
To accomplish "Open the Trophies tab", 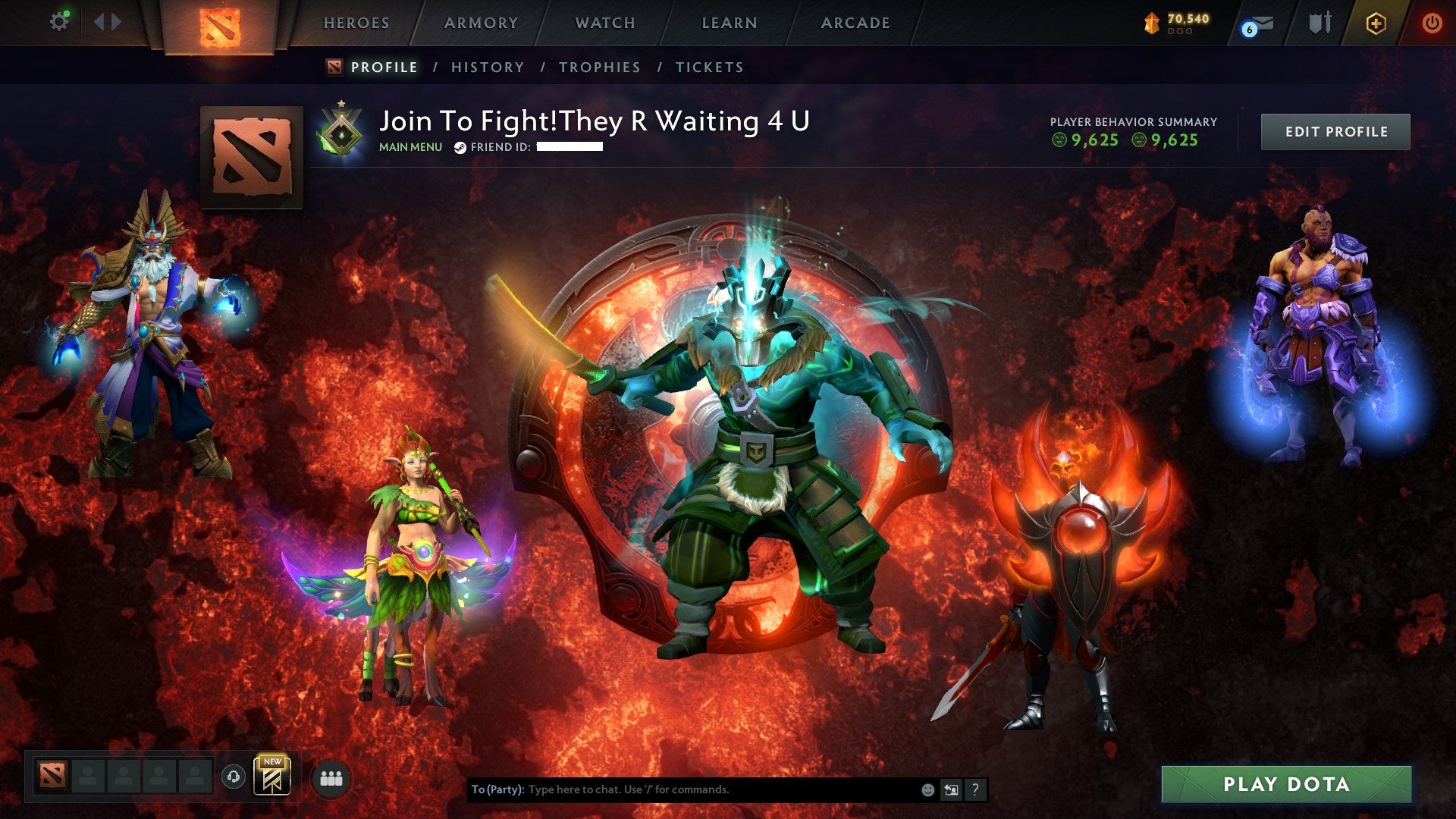I will [599, 67].
